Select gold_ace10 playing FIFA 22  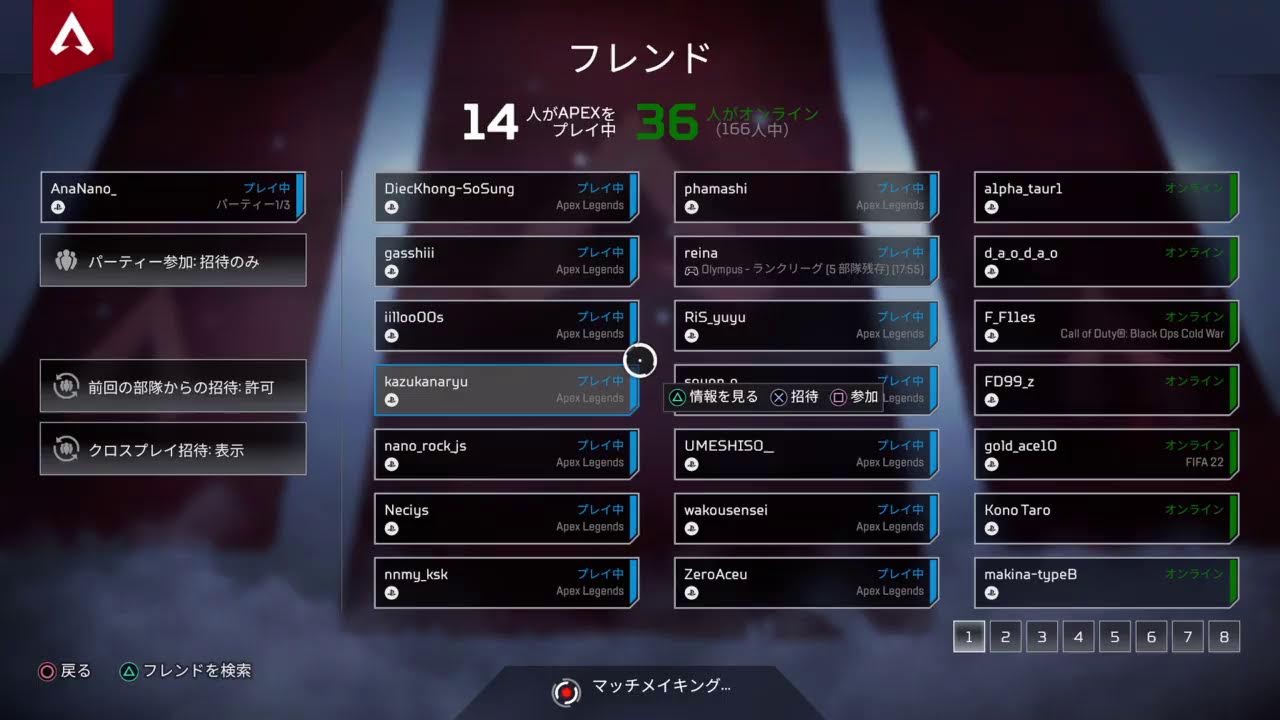point(1106,454)
